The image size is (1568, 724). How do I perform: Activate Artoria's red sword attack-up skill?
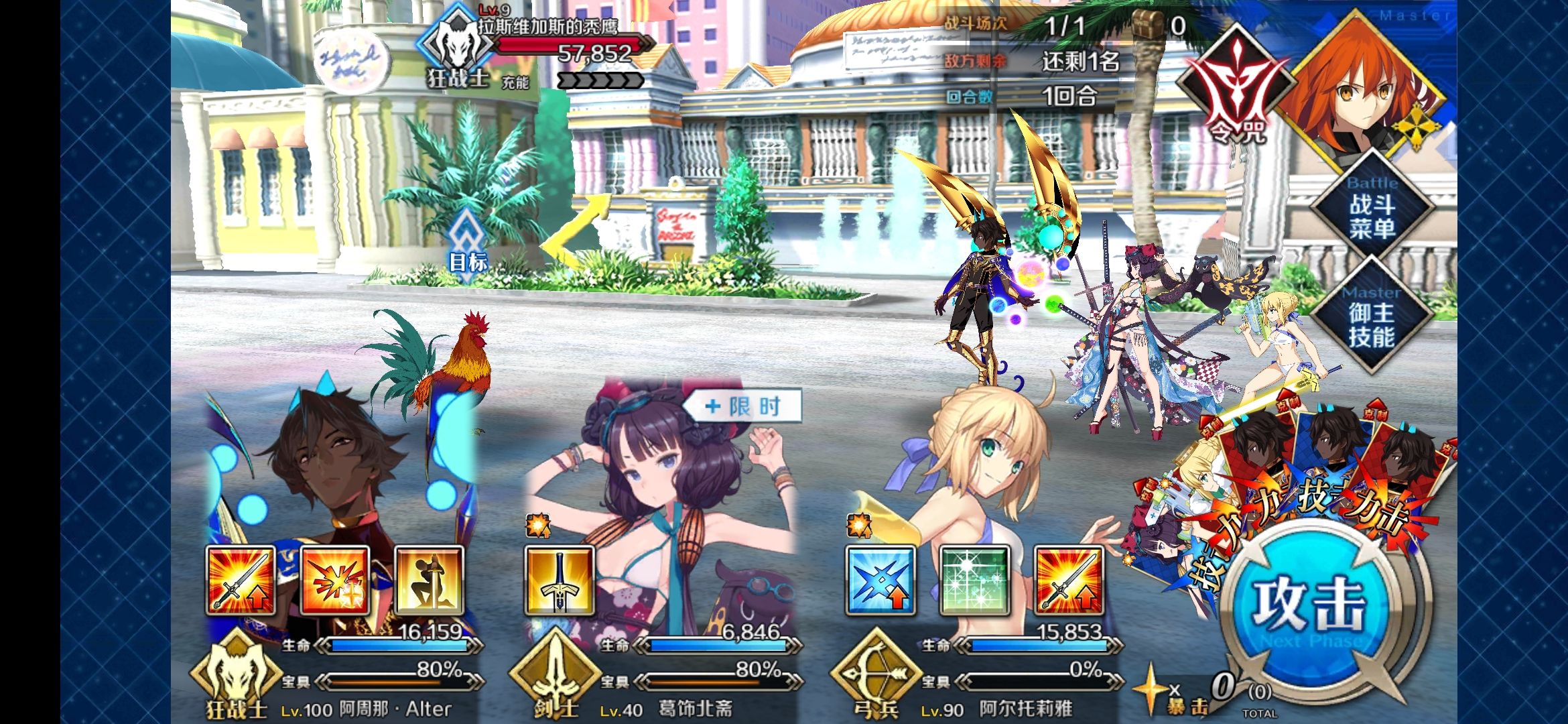[1069, 581]
